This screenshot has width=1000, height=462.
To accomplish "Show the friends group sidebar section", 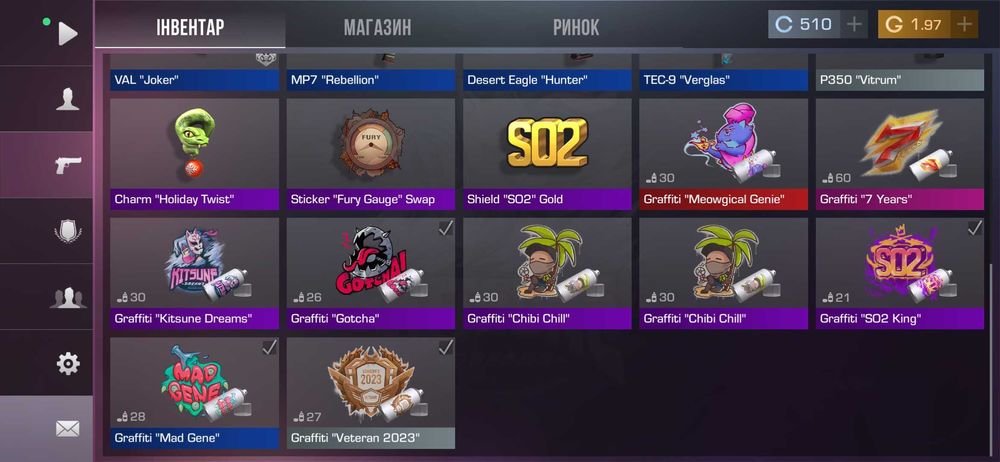I will click(67, 297).
